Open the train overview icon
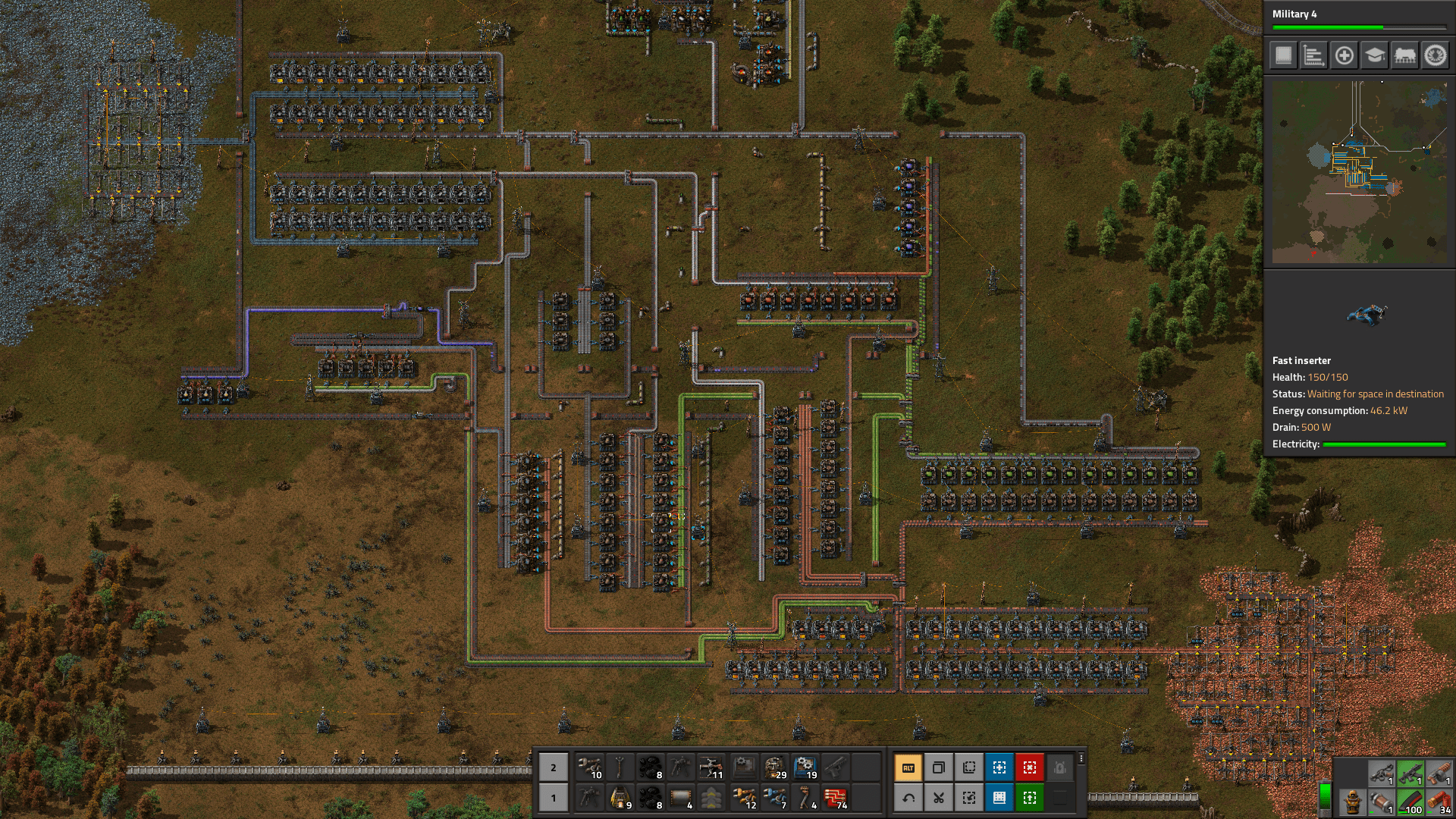Image resolution: width=1456 pixels, height=819 pixels. tap(1405, 56)
